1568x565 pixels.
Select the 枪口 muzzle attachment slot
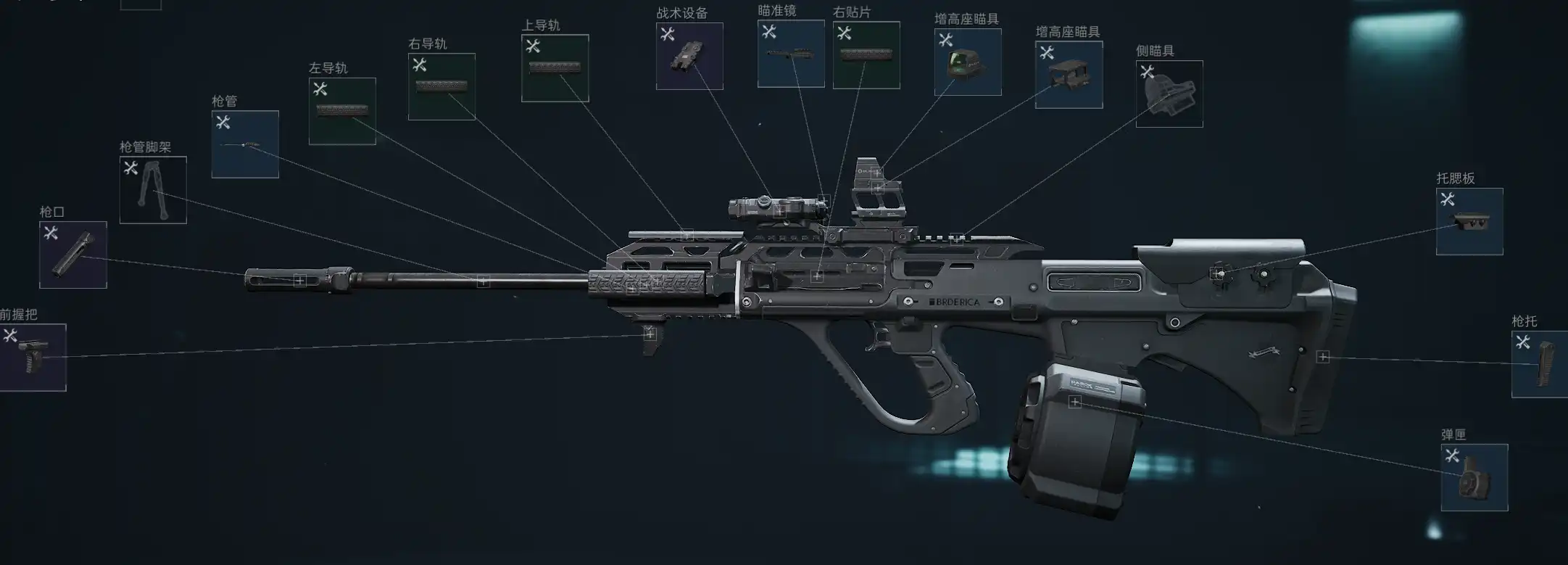[x=73, y=255]
